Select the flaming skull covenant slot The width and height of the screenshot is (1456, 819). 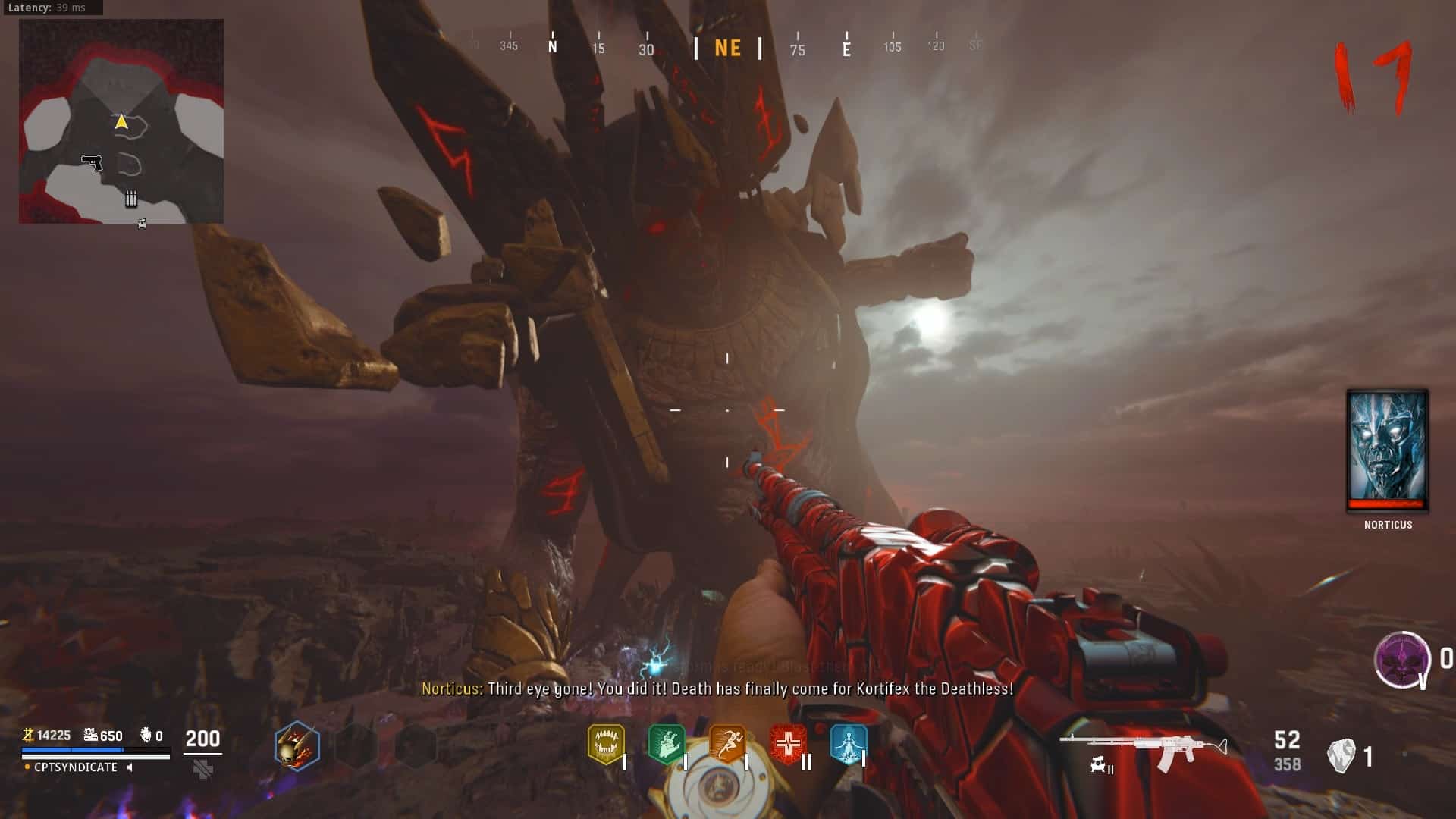297,746
